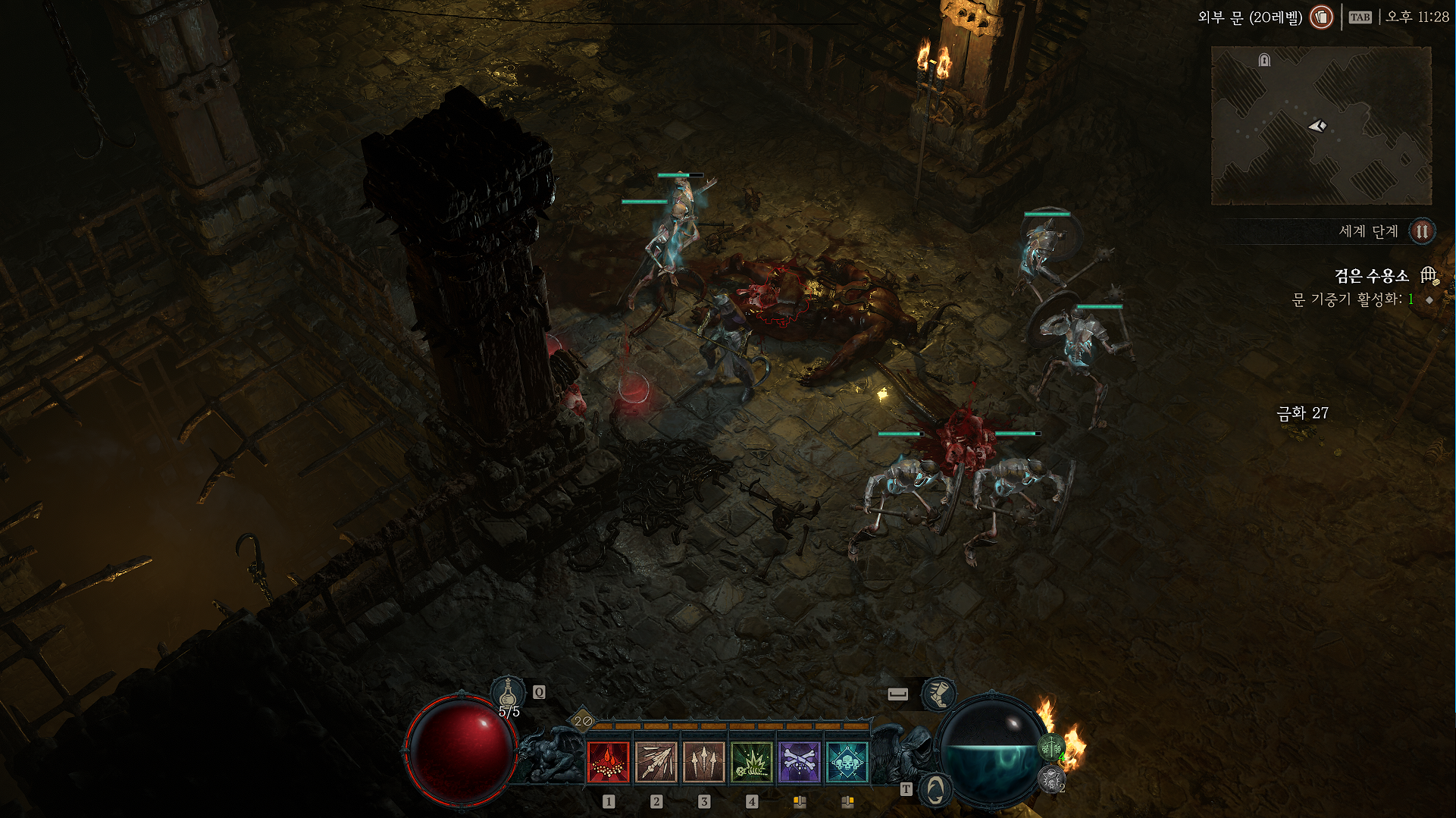Select the 검은 수용소 dungeon objective tracker
Screen dimensions: 1456x818
click(x=1371, y=276)
